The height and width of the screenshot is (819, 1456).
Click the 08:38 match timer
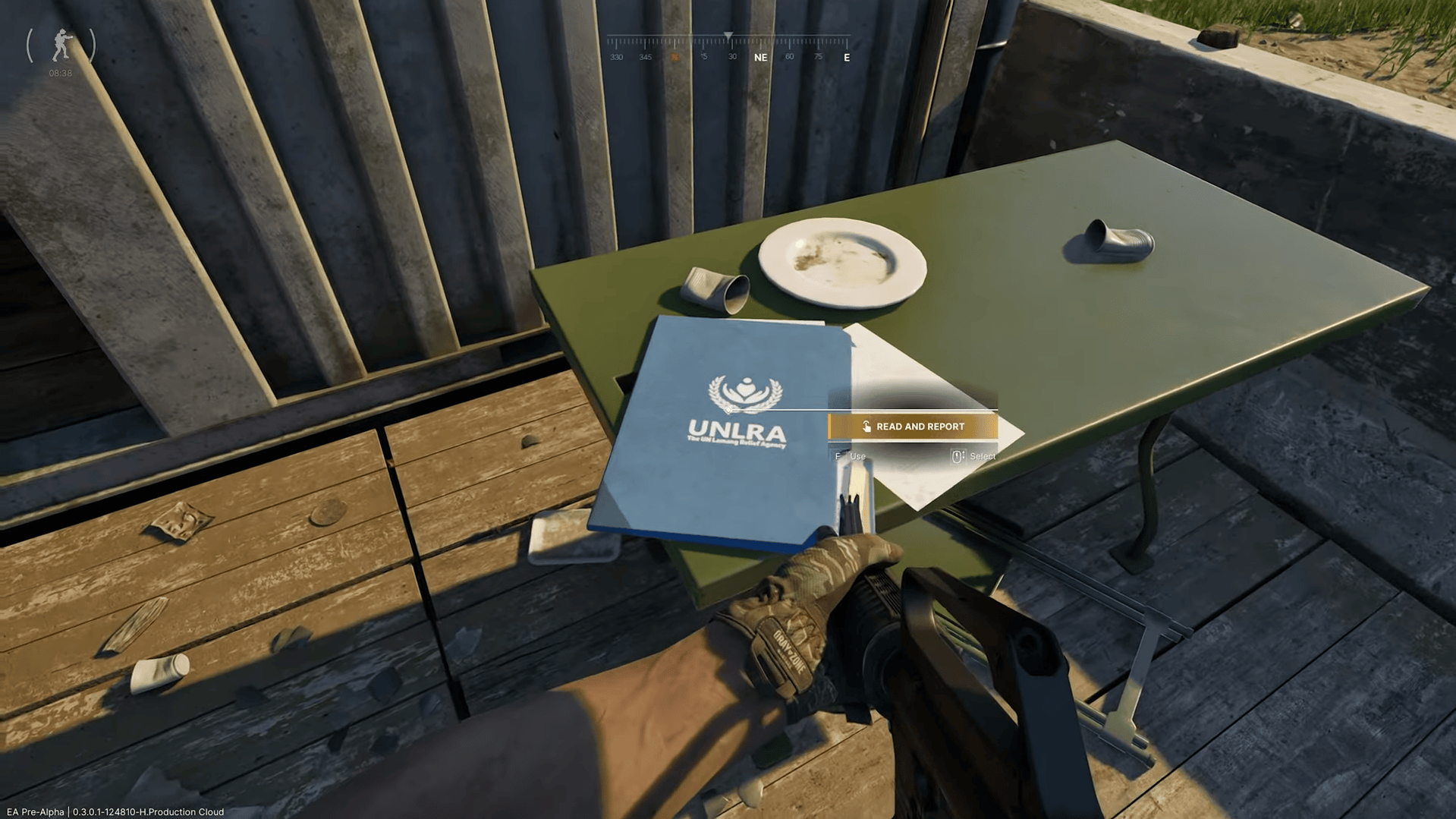[60, 73]
